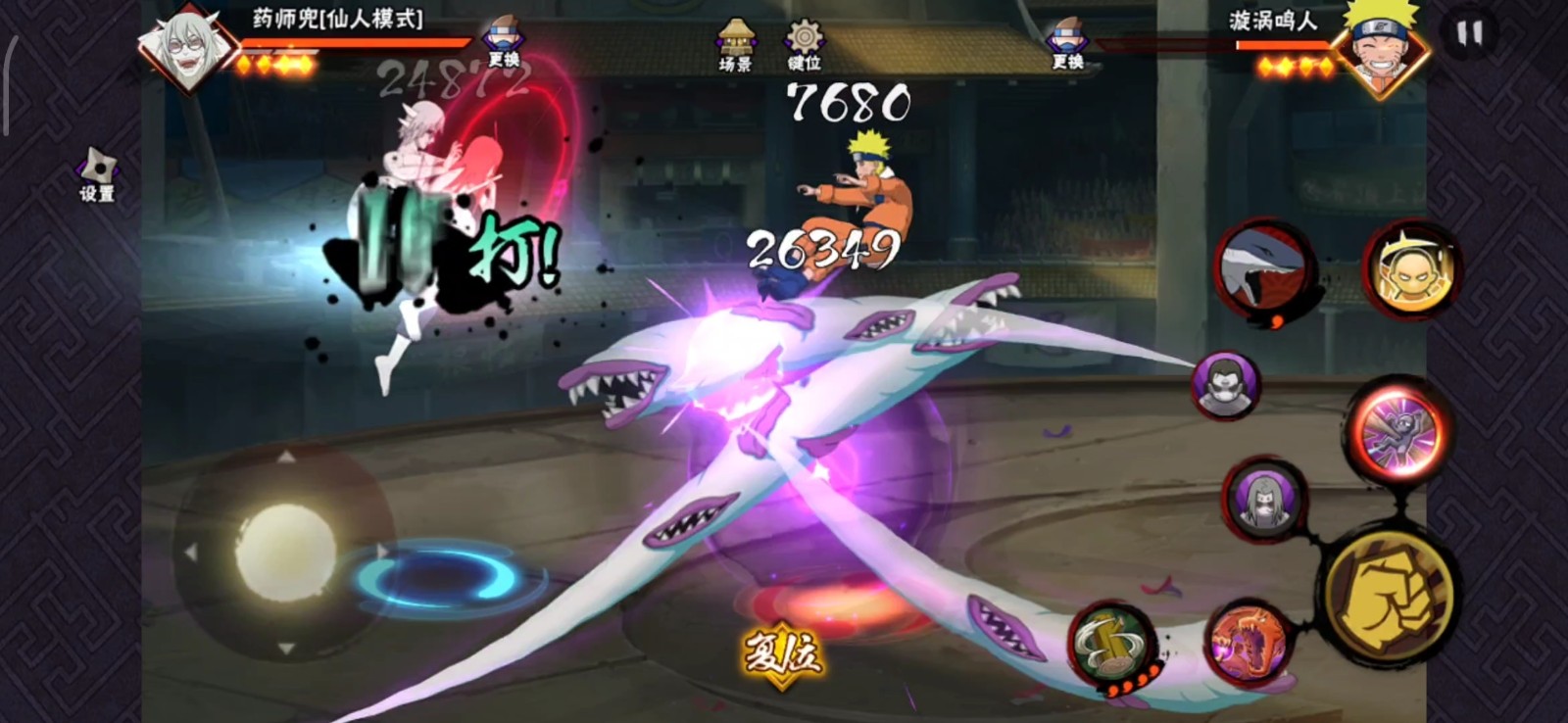1568x723 pixels.
Task: Use the substitution log skill icon
Action: pyautogui.click(x=1113, y=645)
